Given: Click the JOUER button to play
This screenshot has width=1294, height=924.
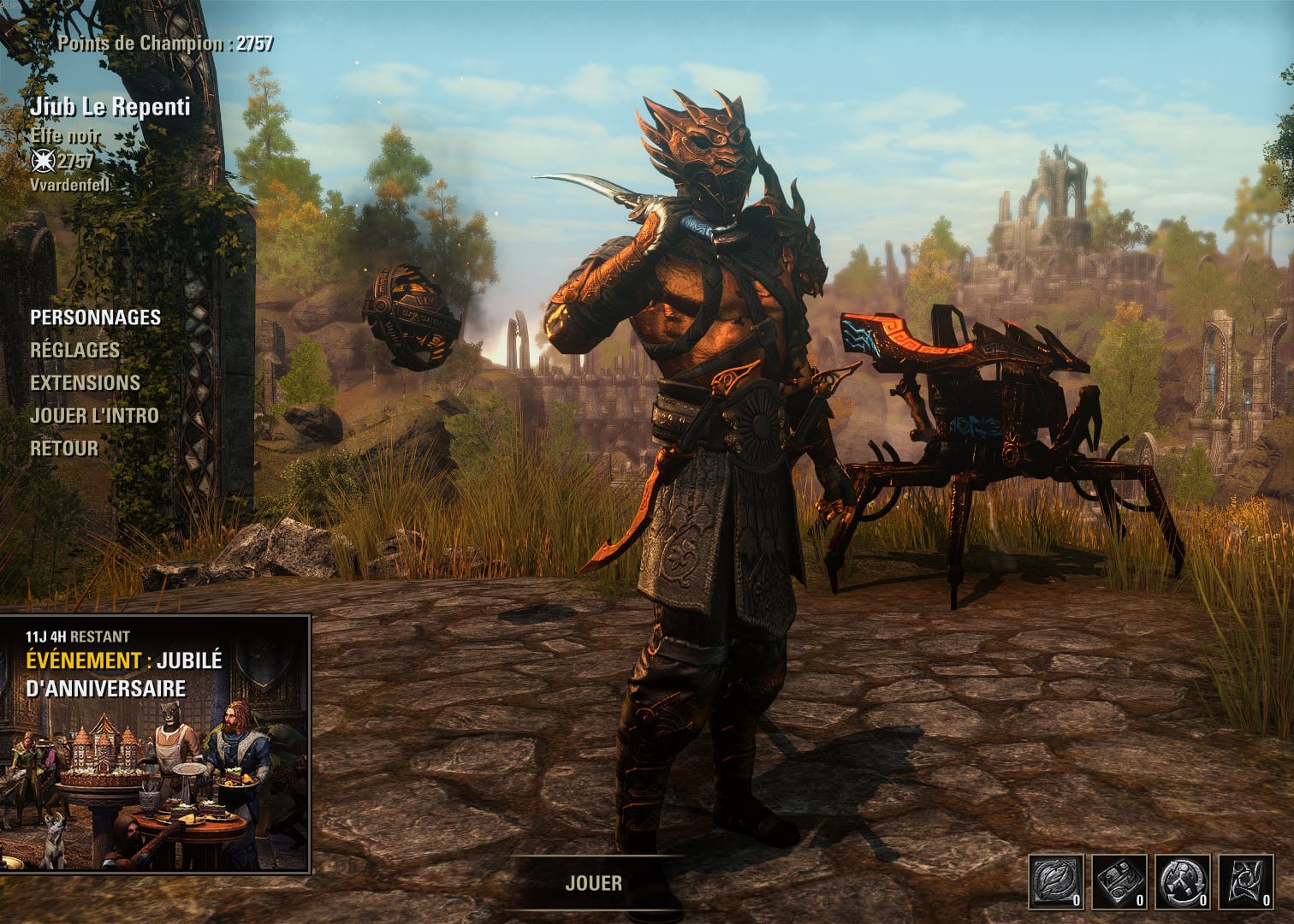Looking at the screenshot, I should tap(594, 883).
